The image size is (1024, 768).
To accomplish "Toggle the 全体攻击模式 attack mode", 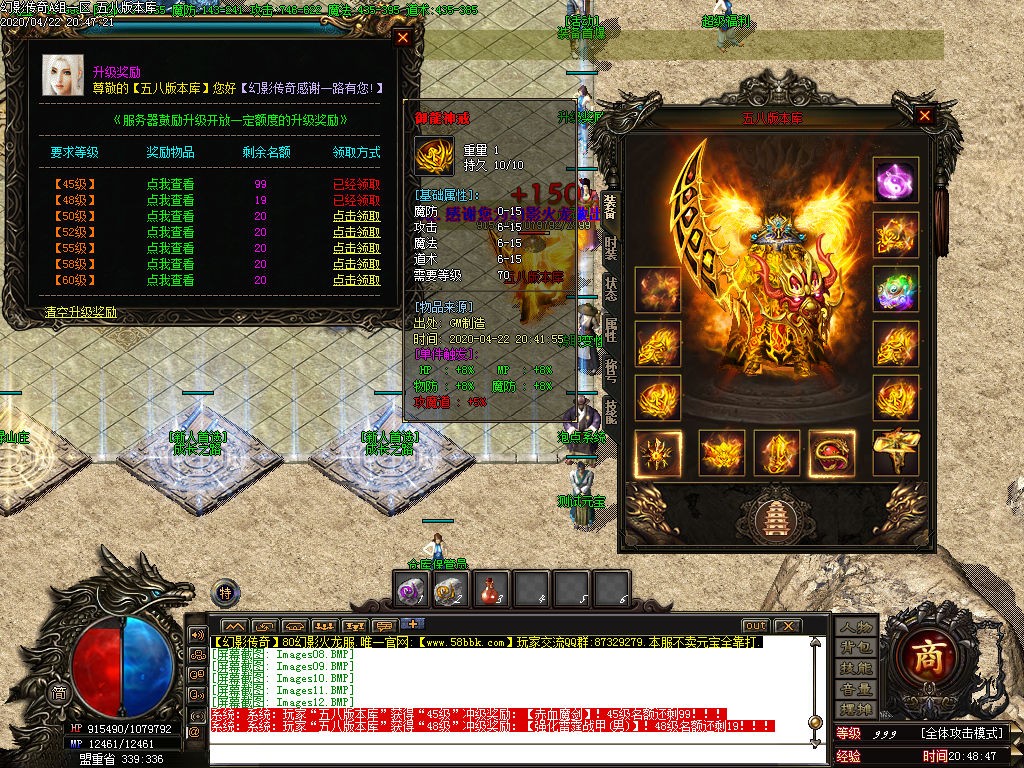I will click(x=961, y=733).
